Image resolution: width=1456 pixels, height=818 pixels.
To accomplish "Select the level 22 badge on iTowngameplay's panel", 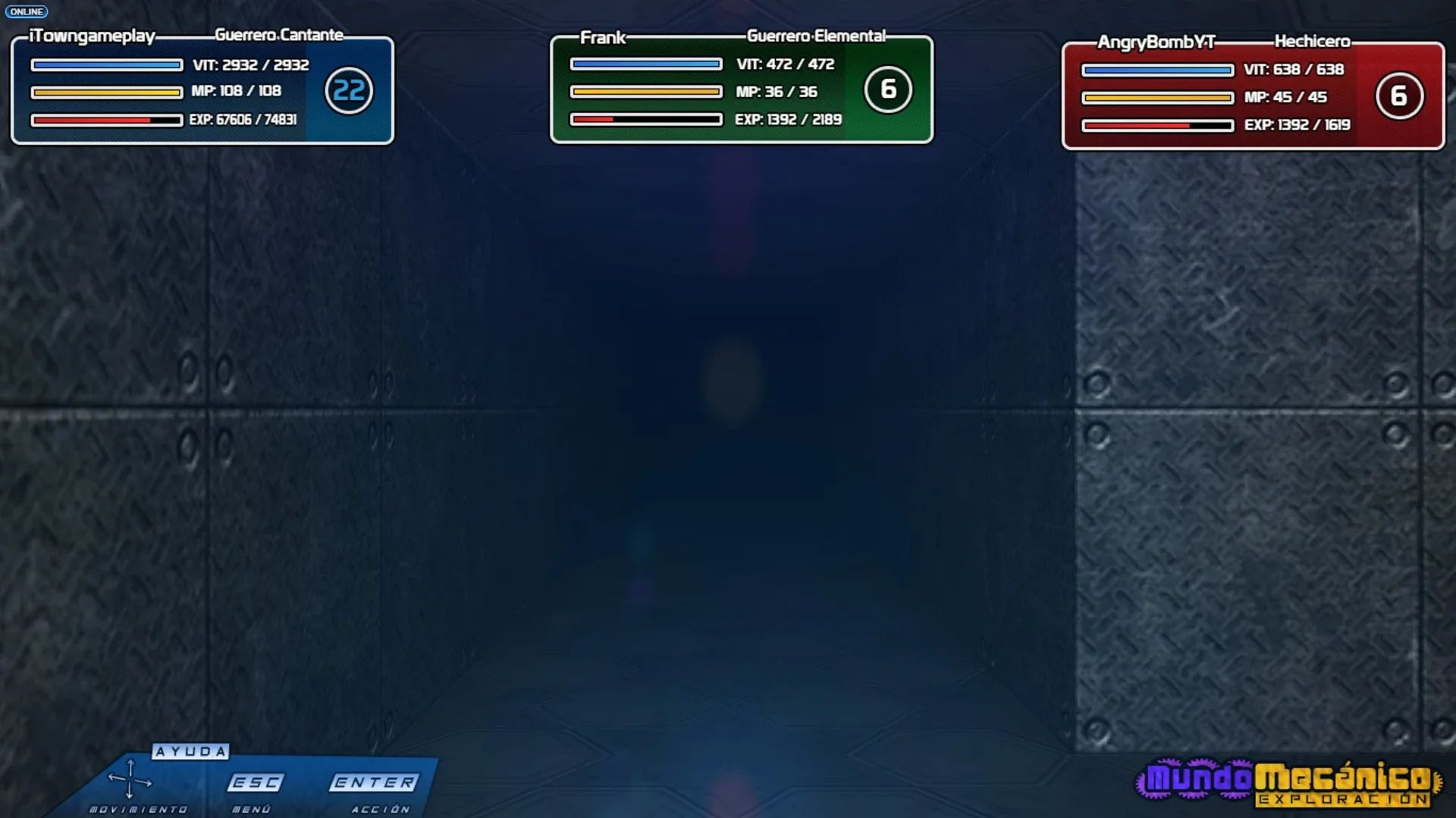I will coord(348,89).
